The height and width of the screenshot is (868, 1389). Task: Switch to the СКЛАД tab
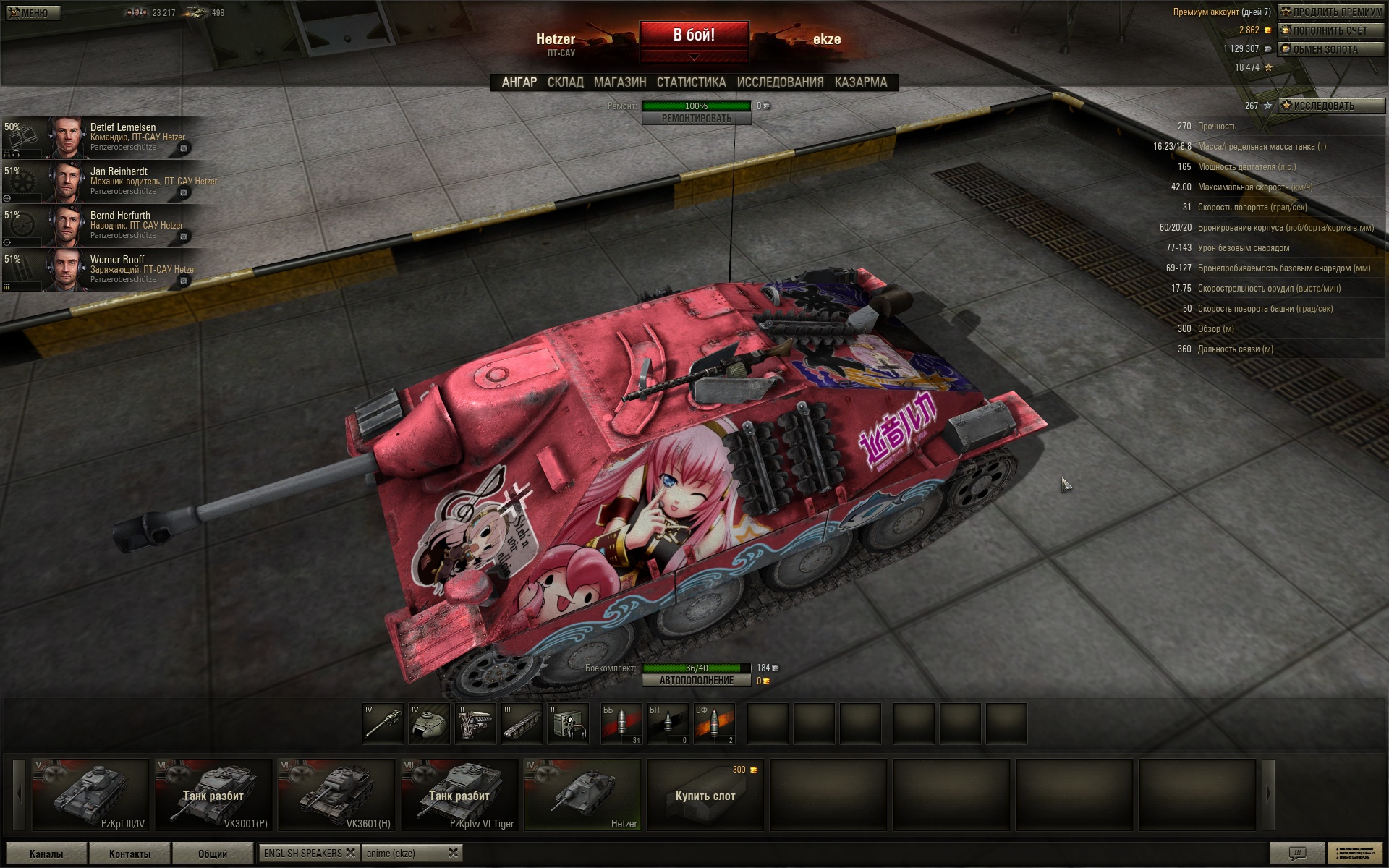[x=565, y=82]
